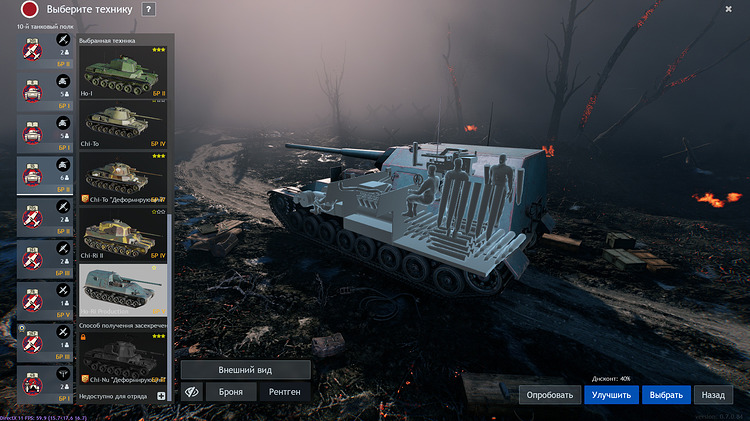This screenshot has width=750, height=421.
Task: Pick the locked Chi-Nu tank card
Action: (123, 360)
